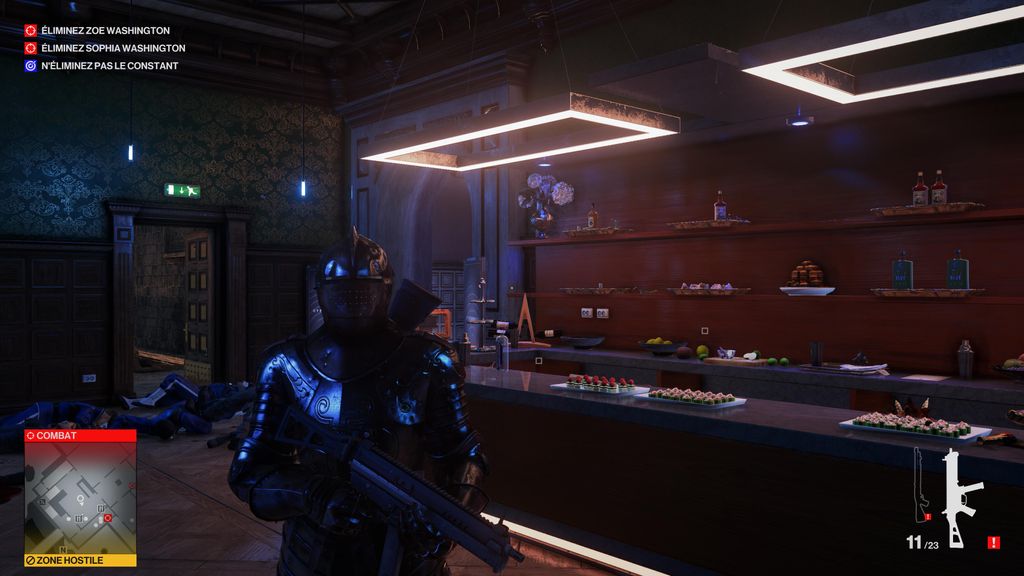Image resolution: width=1024 pixels, height=576 pixels.
Task: Click the N'éliminez pas le Constant objective
Action: [x=109, y=66]
